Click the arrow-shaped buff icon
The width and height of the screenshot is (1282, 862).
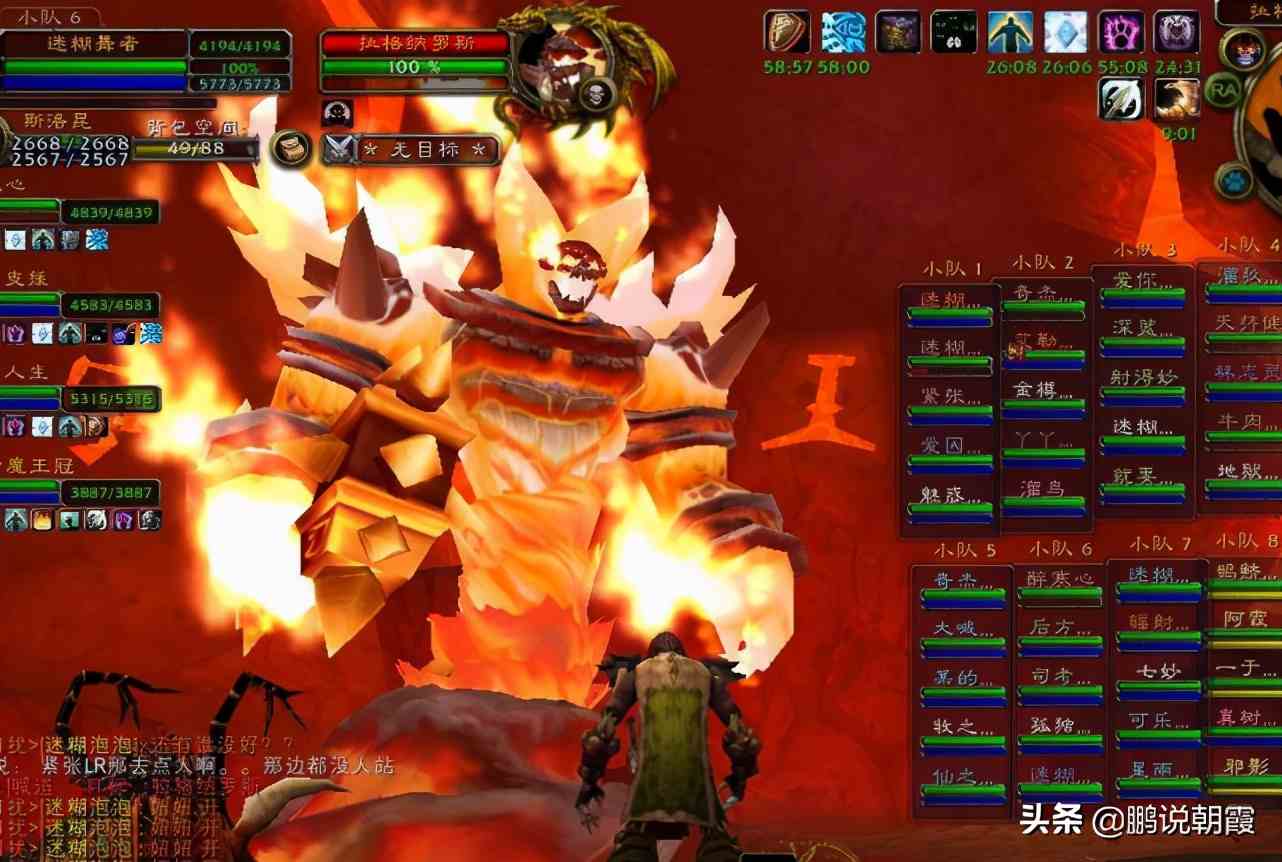pyautogui.click(x=1121, y=99)
